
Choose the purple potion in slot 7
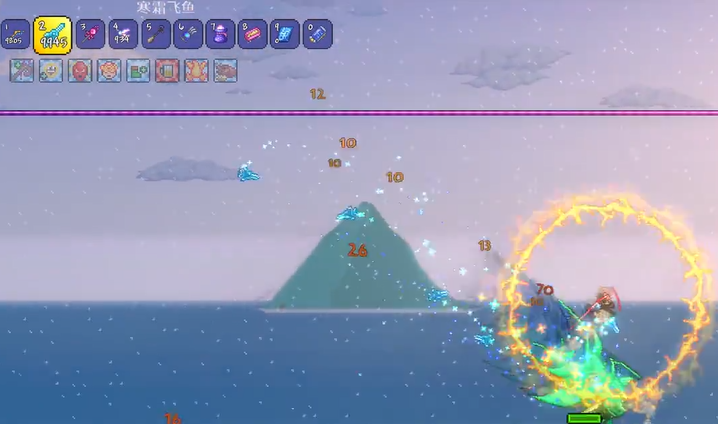pyautogui.click(x=220, y=35)
